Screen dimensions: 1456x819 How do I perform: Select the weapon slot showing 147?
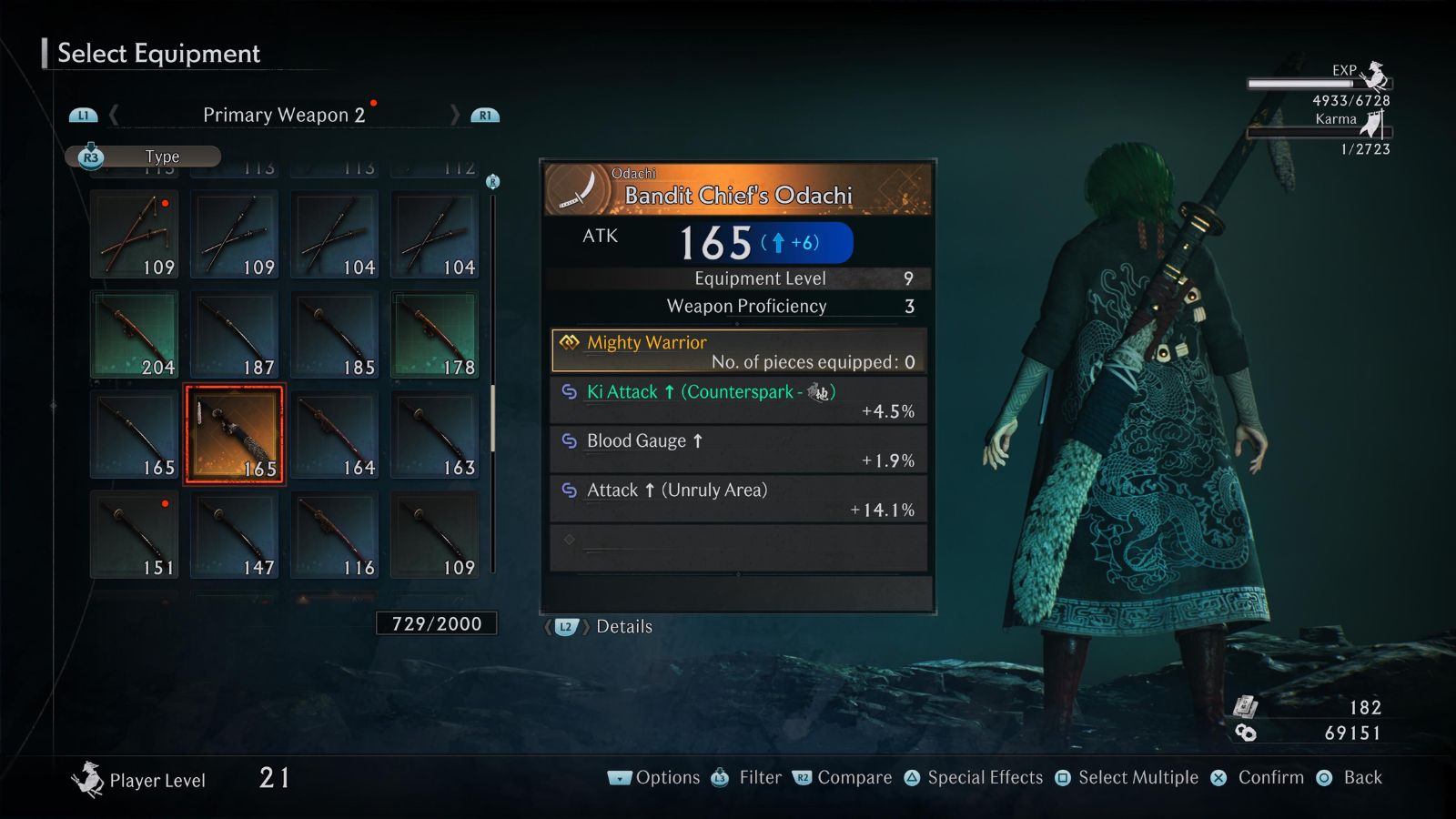click(x=235, y=534)
